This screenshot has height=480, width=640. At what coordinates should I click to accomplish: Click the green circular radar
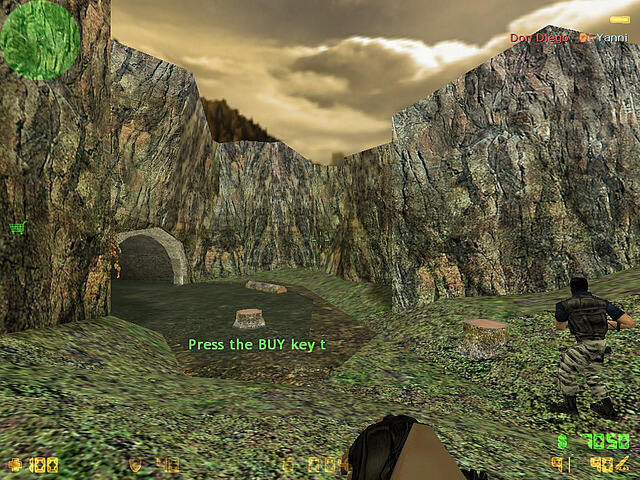pyautogui.click(x=40, y=40)
